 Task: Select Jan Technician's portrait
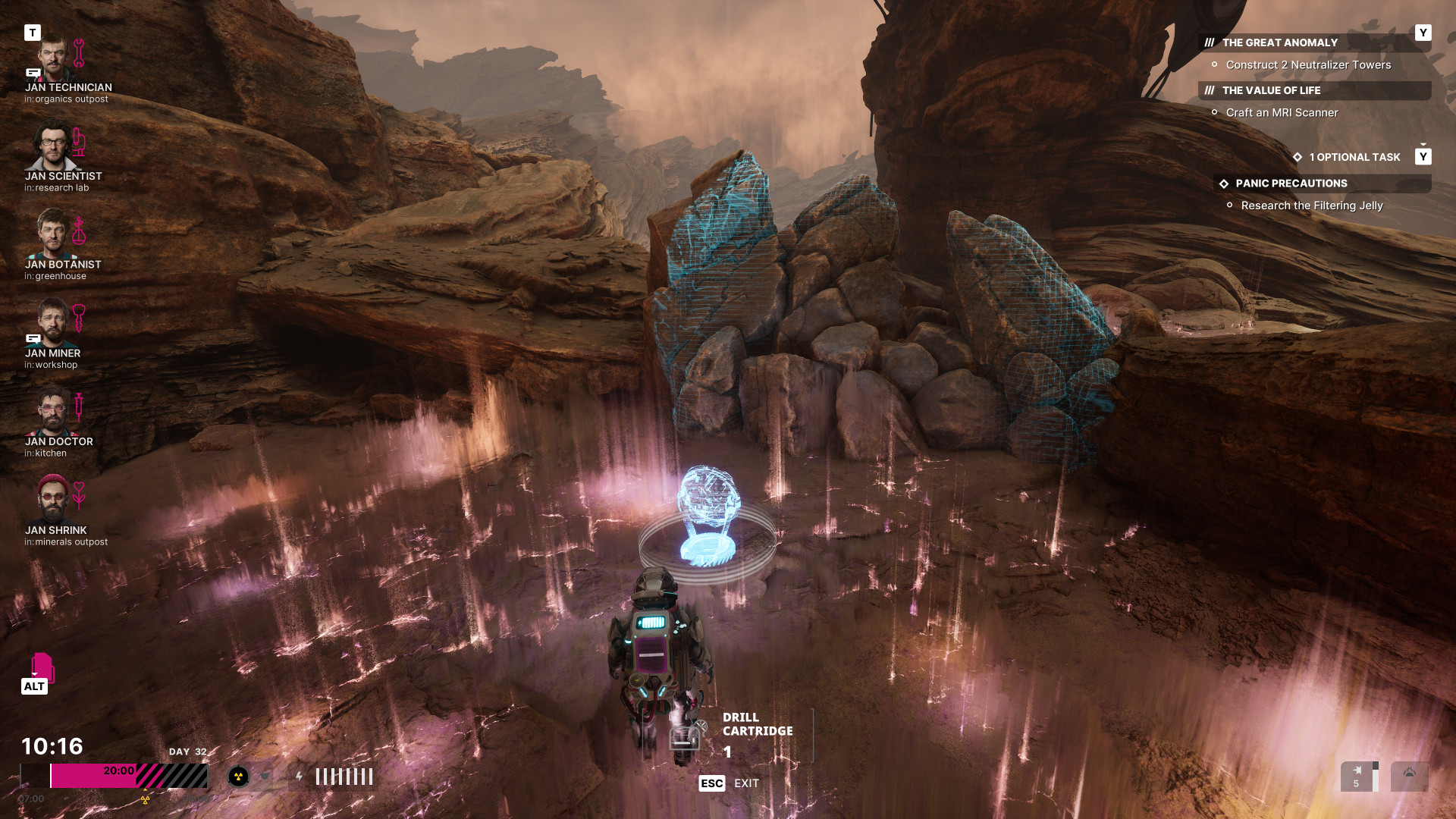coord(52,58)
